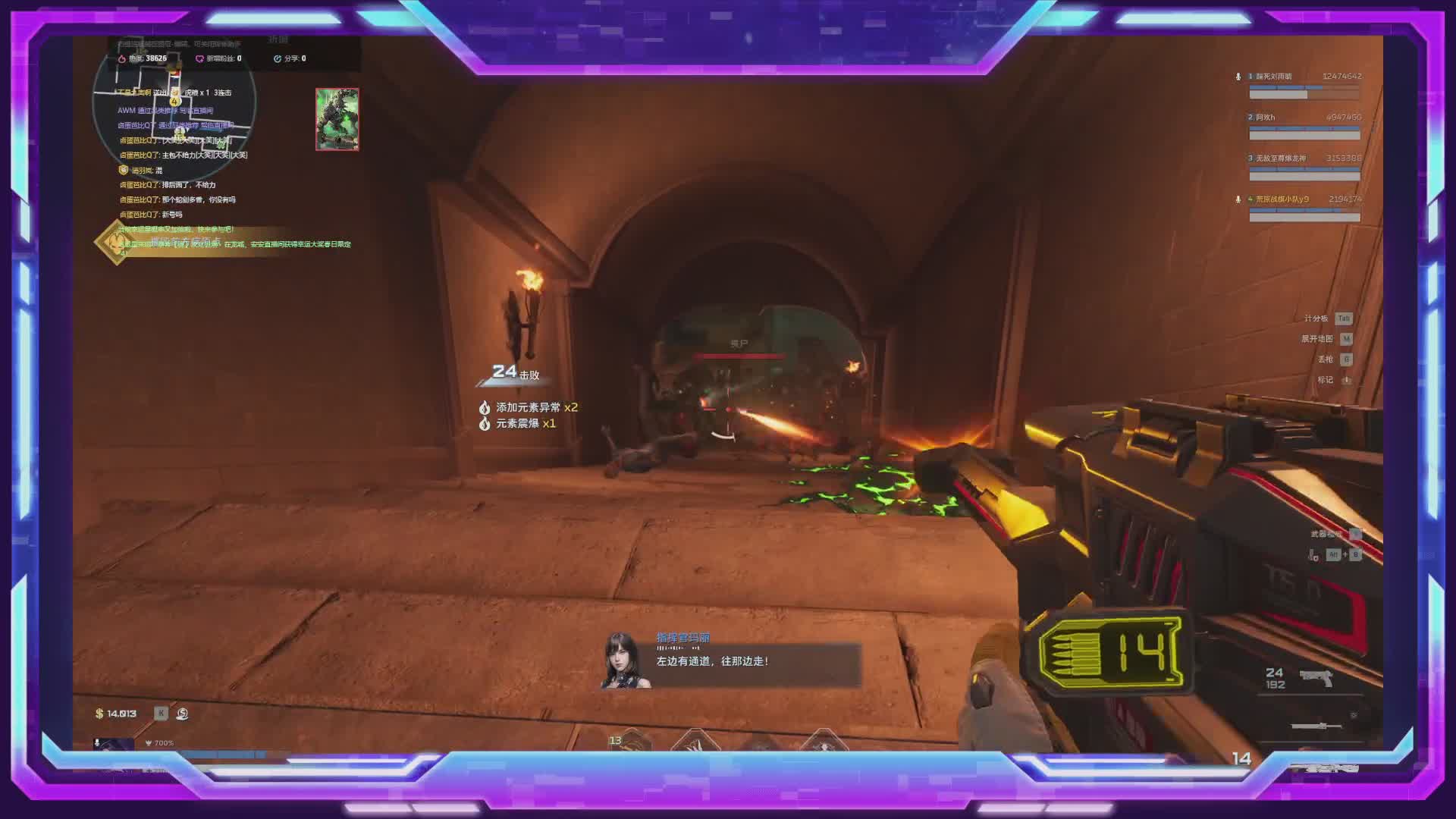Select the green monster card thumbnail
Viewport: 1456px width, 819px height.
(337, 119)
